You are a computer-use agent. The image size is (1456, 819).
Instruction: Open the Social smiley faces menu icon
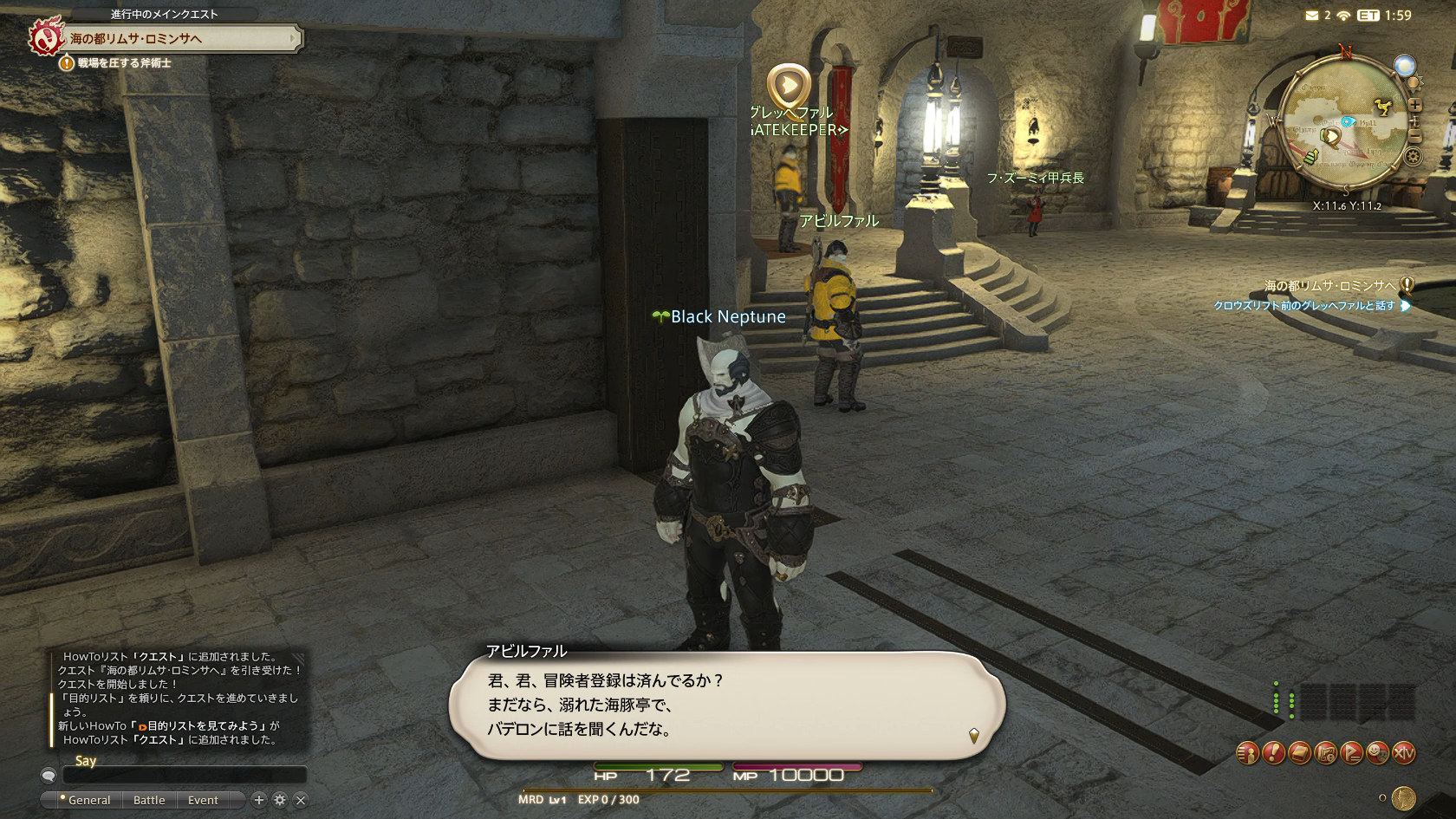tap(1377, 753)
